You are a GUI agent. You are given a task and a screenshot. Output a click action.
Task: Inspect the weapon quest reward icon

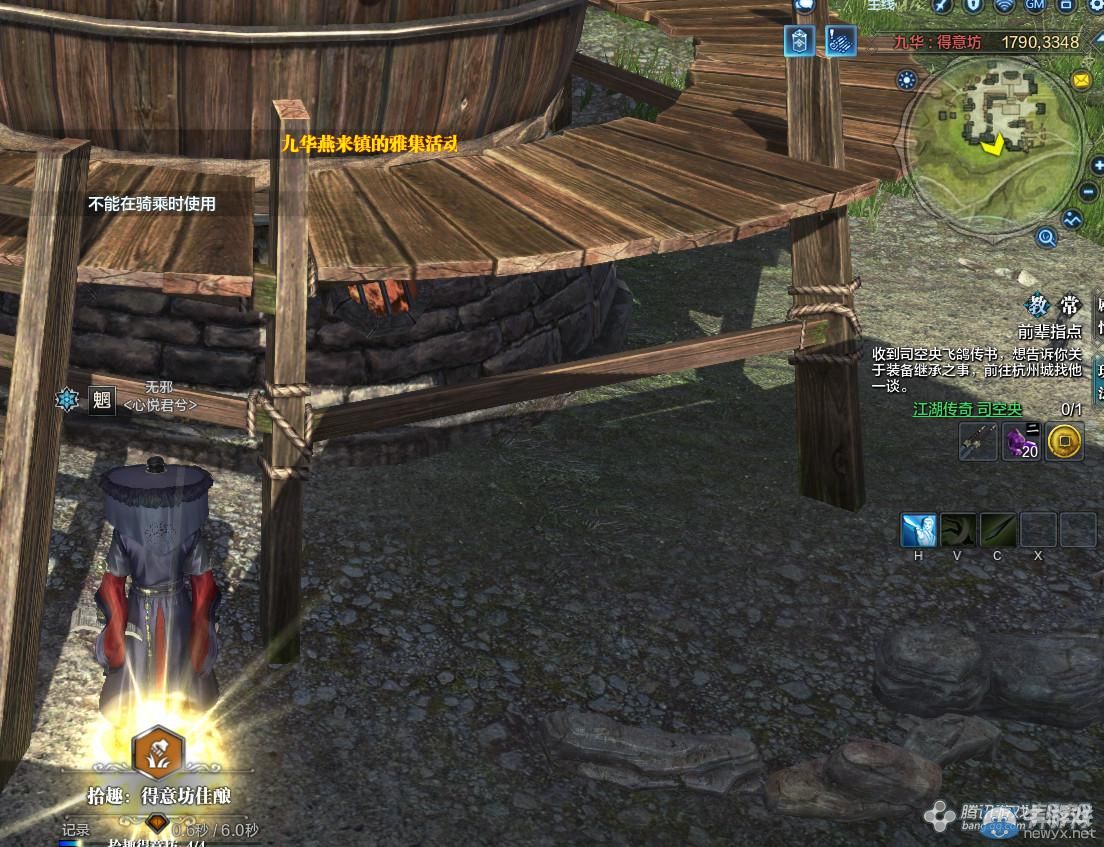tap(978, 441)
